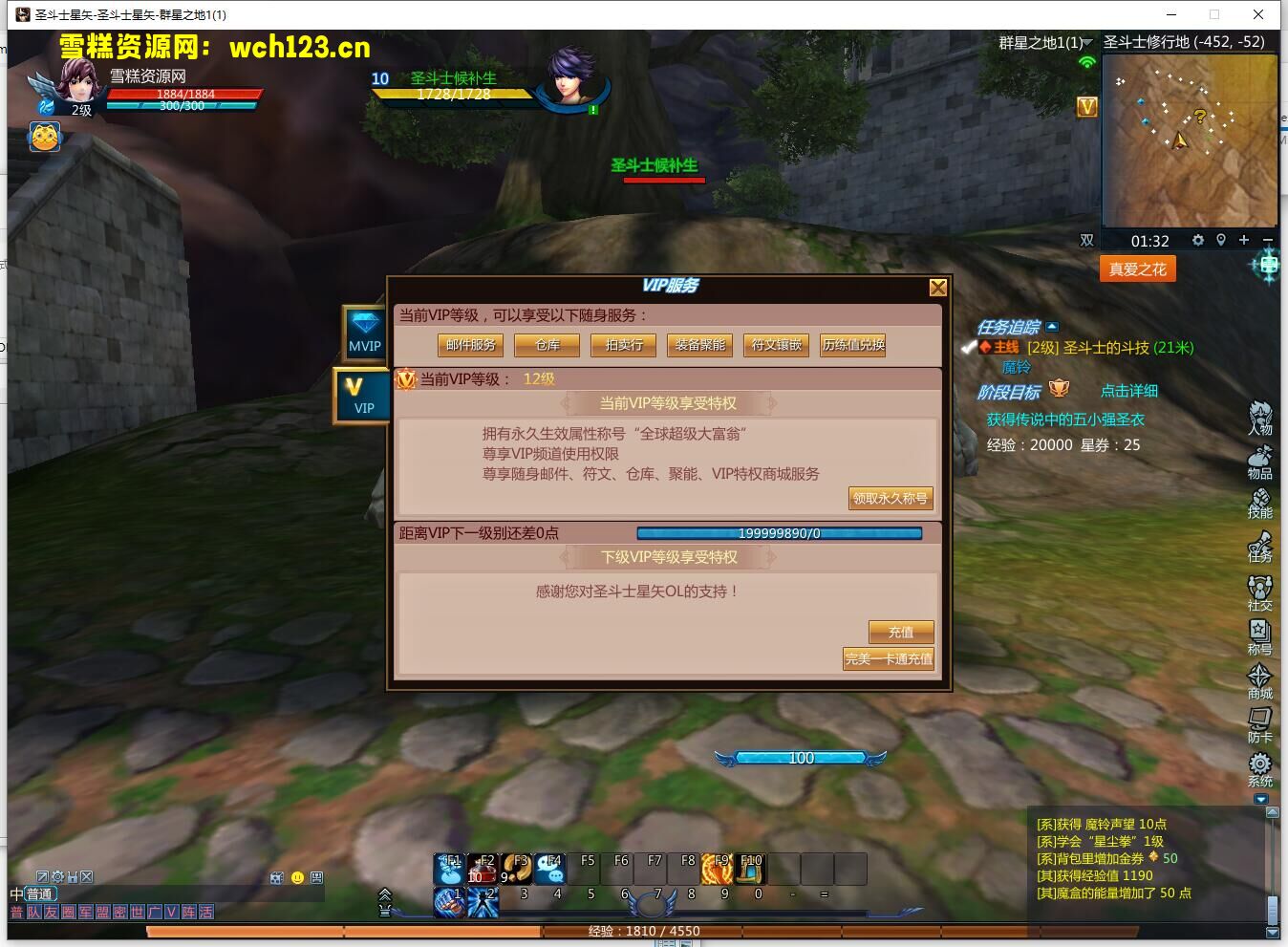Screen dimensions: 1288x947
Task: Click the VIP progress bar showing 199999890/0
Action: (x=779, y=532)
